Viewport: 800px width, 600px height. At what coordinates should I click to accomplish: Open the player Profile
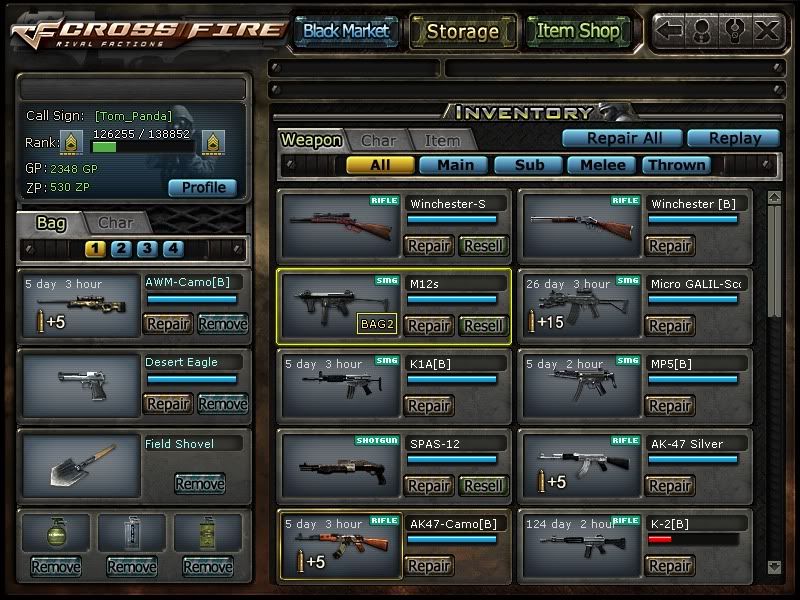coord(202,188)
